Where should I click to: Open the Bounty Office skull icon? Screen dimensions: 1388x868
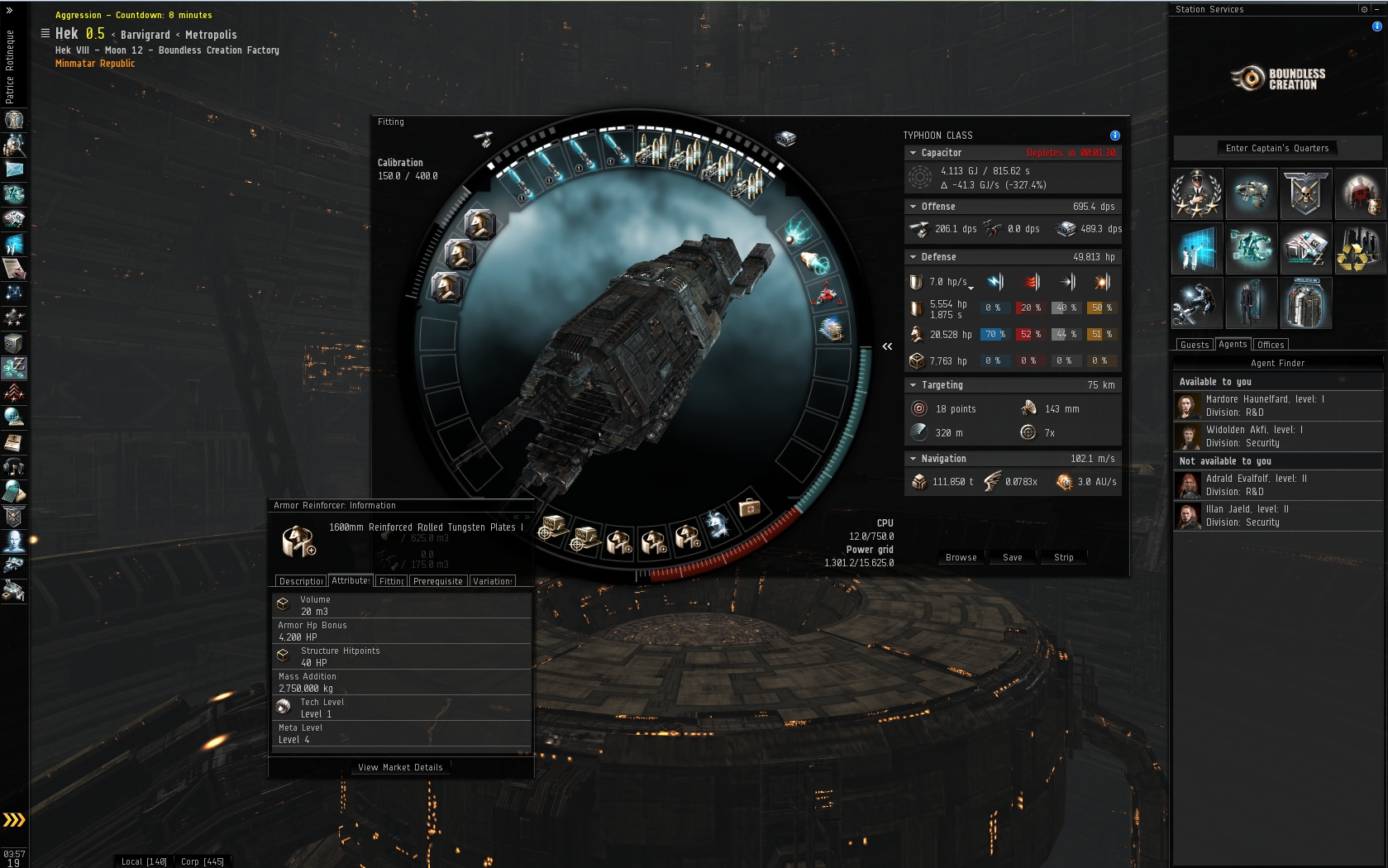(1306, 193)
